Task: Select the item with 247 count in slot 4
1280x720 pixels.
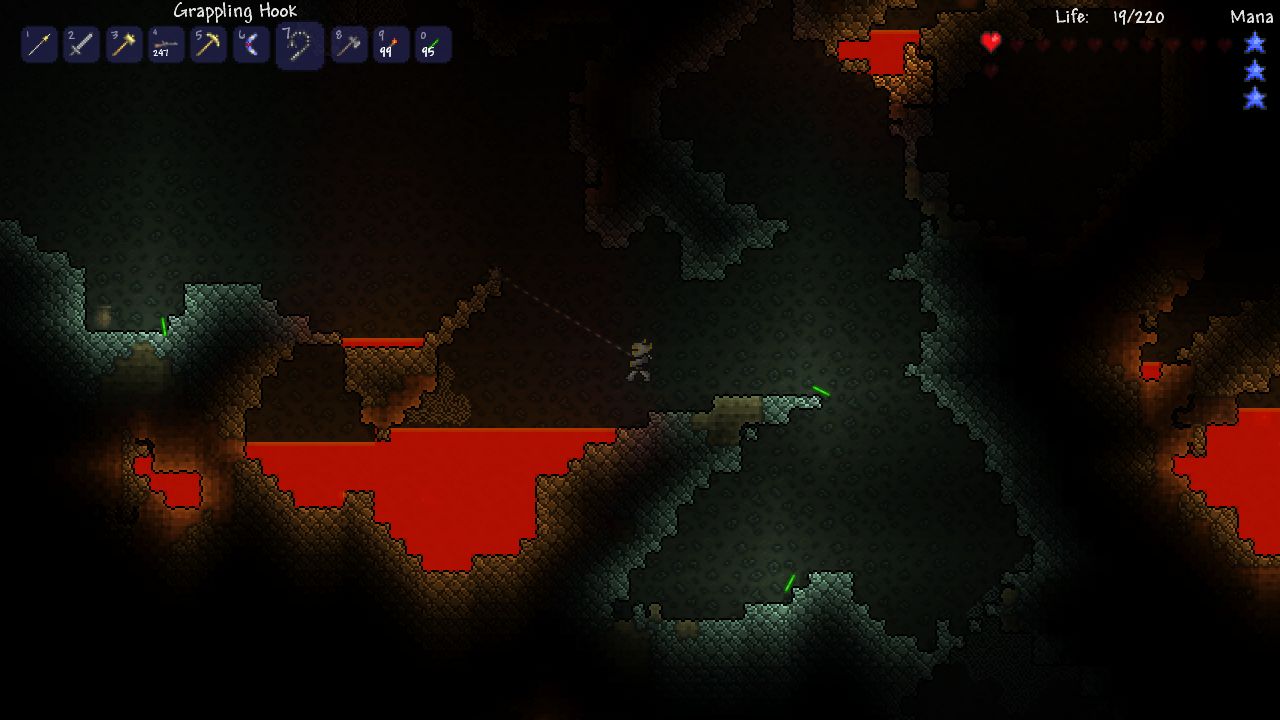Action: tap(165, 44)
